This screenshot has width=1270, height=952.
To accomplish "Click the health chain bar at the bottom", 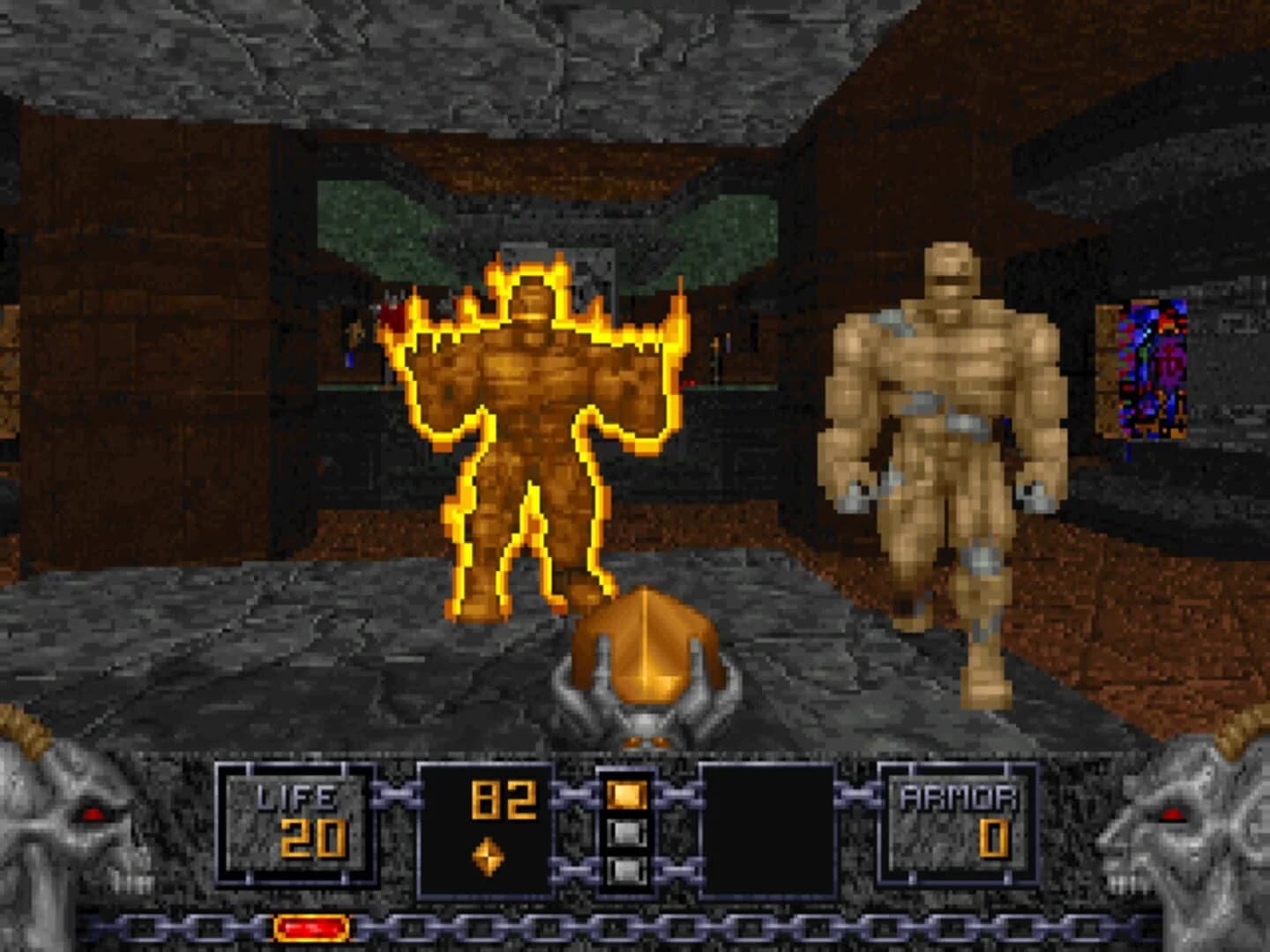I will click(635, 927).
